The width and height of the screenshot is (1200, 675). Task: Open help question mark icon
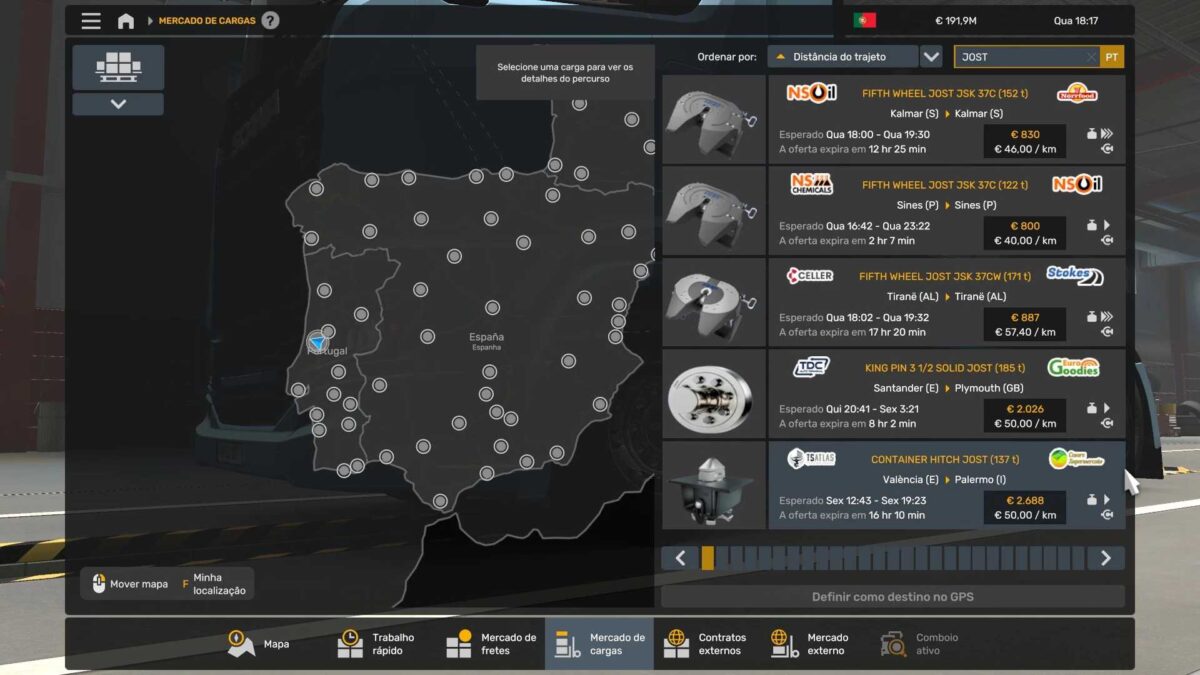point(270,21)
